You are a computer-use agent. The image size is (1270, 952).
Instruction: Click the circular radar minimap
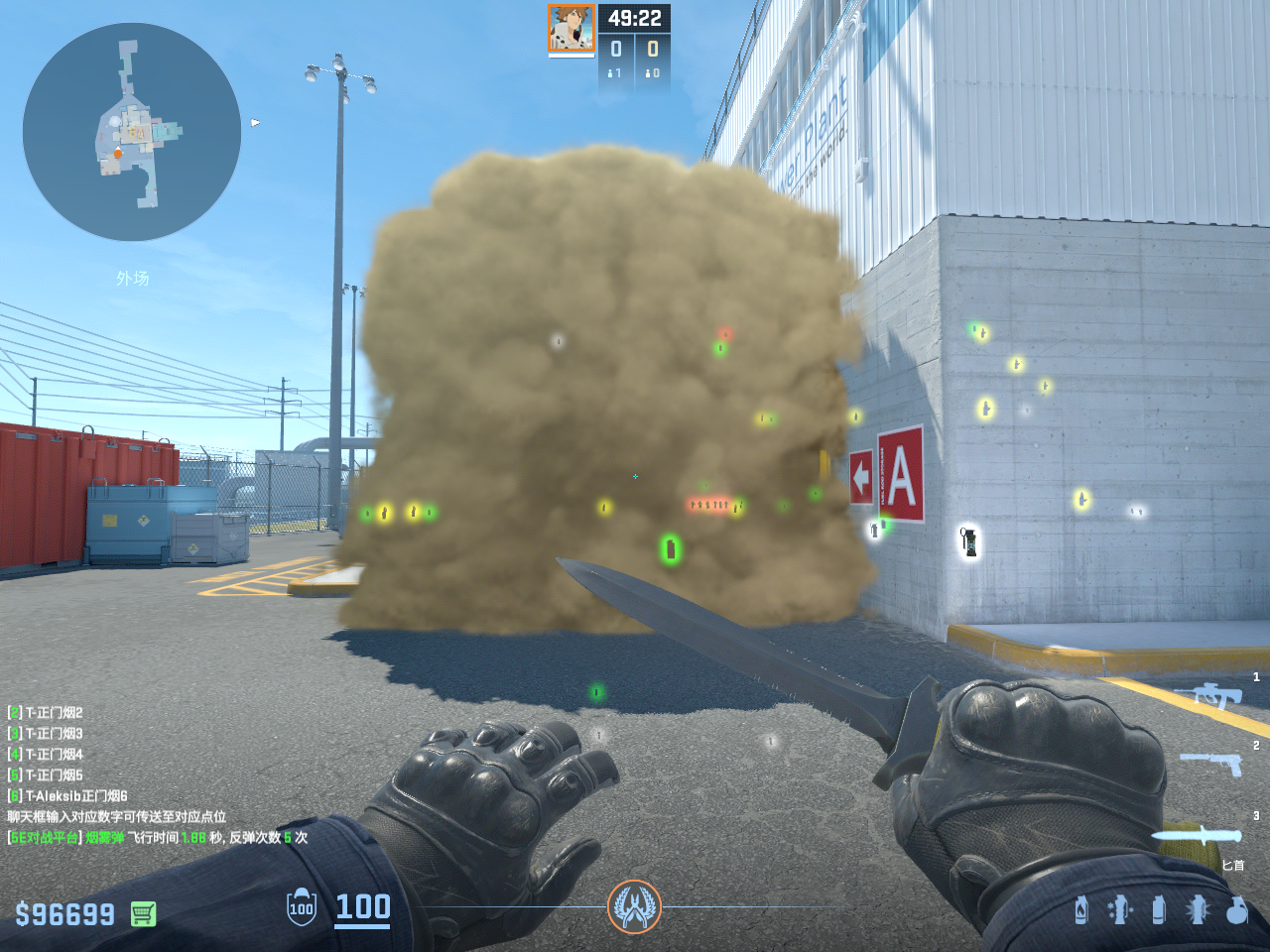click(132, 132)
